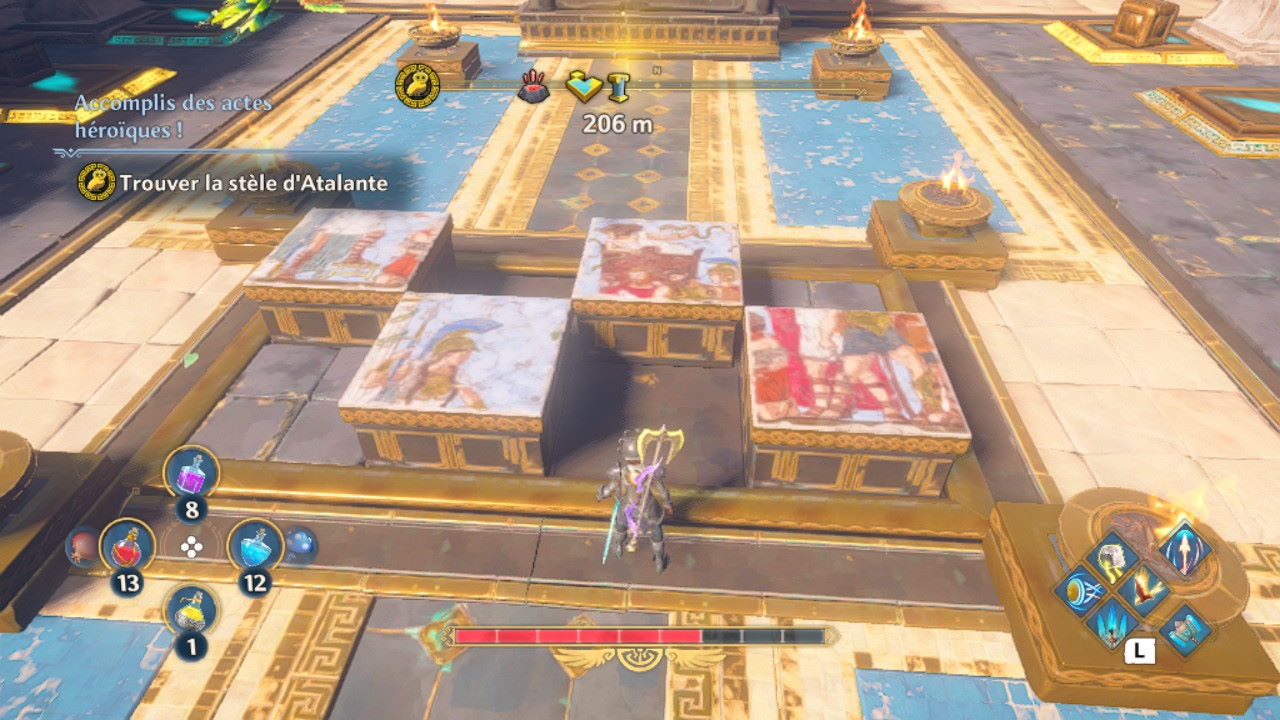Click the blue mushroom icon beside the blue potion
1280x720 pixels.
tap(300, 545)
